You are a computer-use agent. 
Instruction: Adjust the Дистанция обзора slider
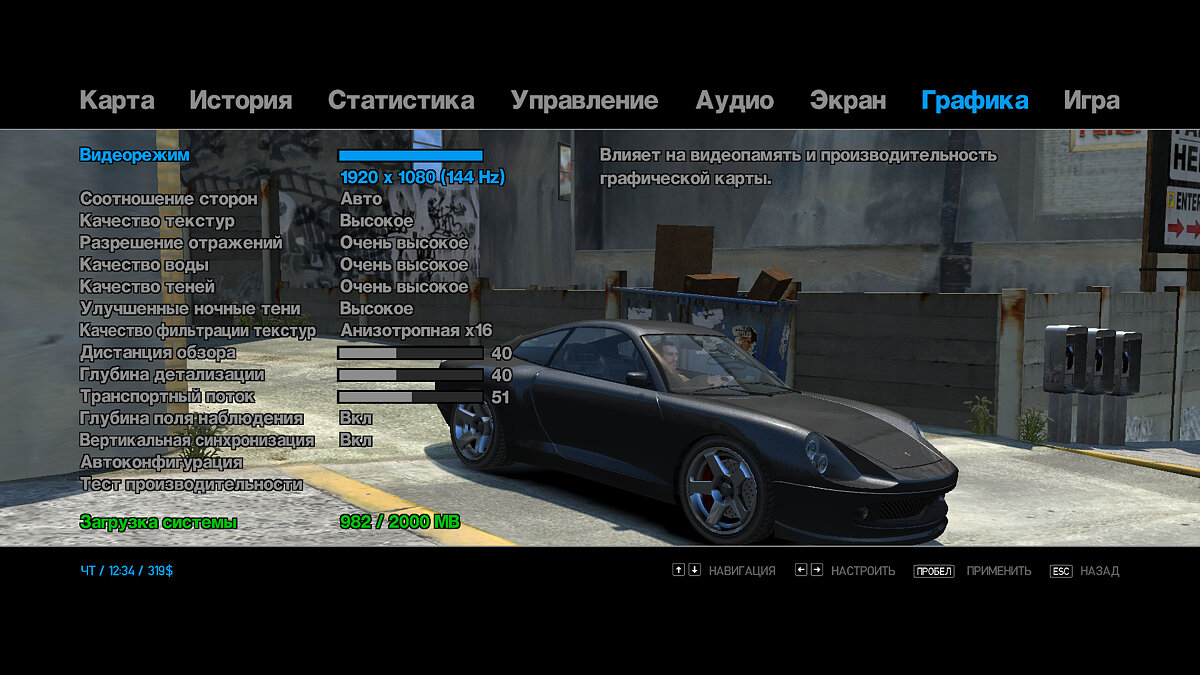410,353
